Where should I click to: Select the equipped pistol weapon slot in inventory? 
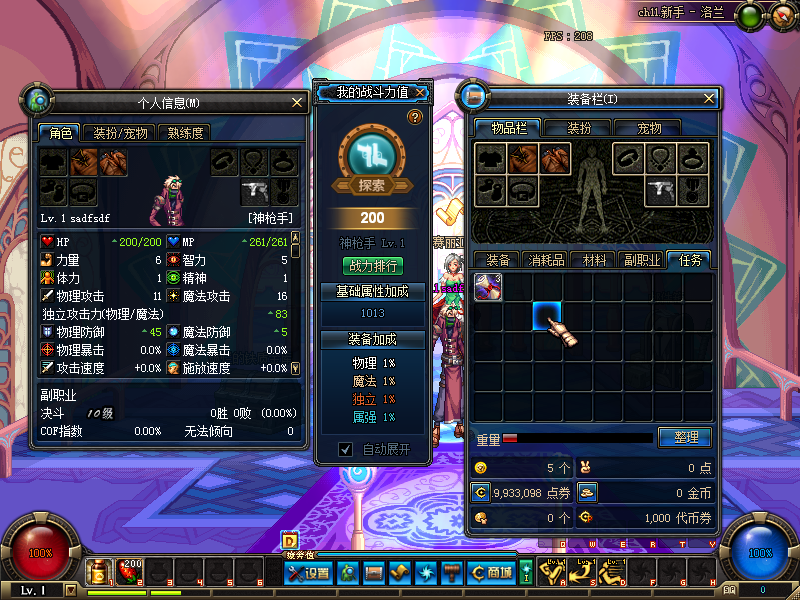point(660,187)
